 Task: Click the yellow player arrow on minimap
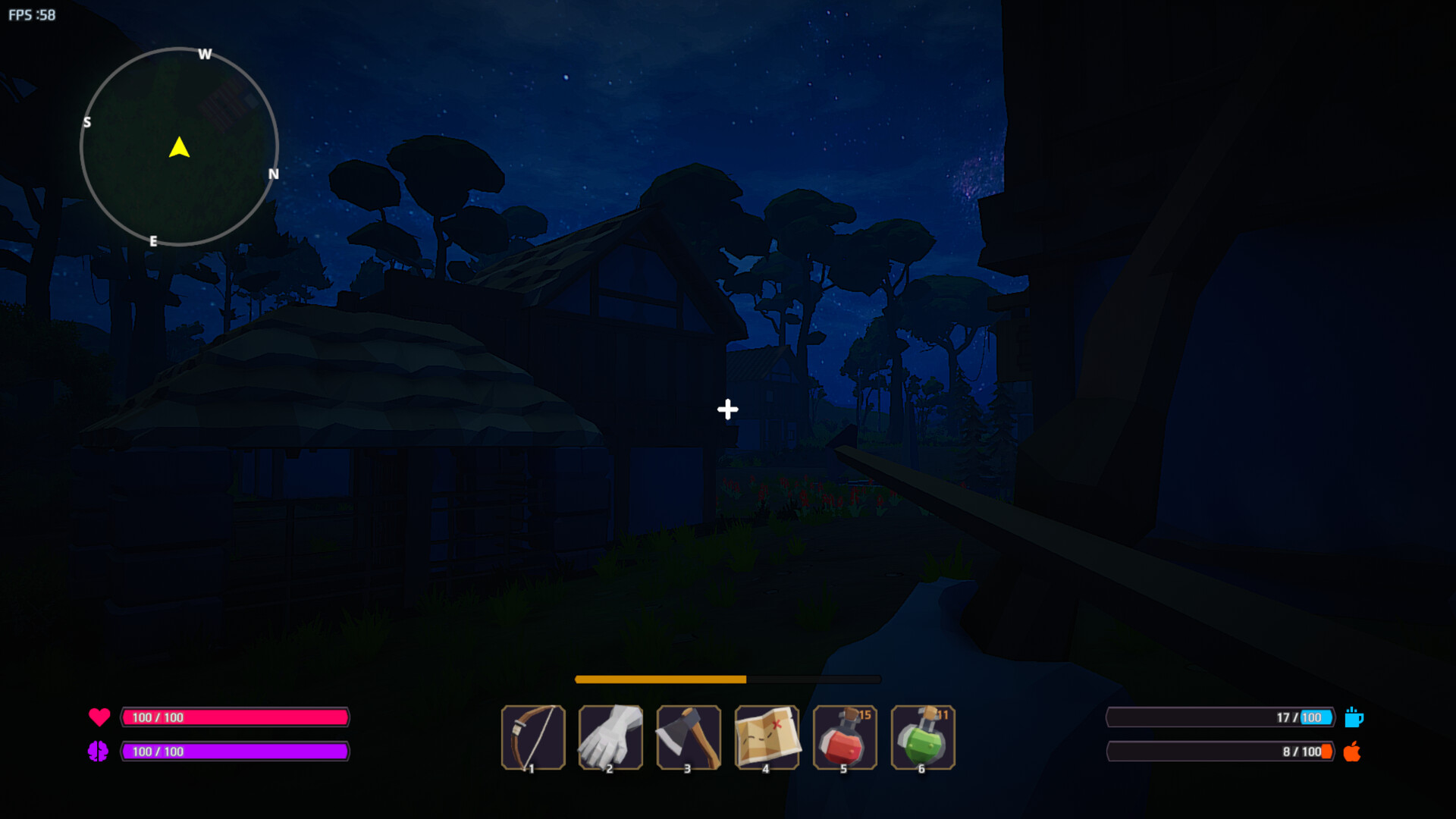[x=179, y=149]
